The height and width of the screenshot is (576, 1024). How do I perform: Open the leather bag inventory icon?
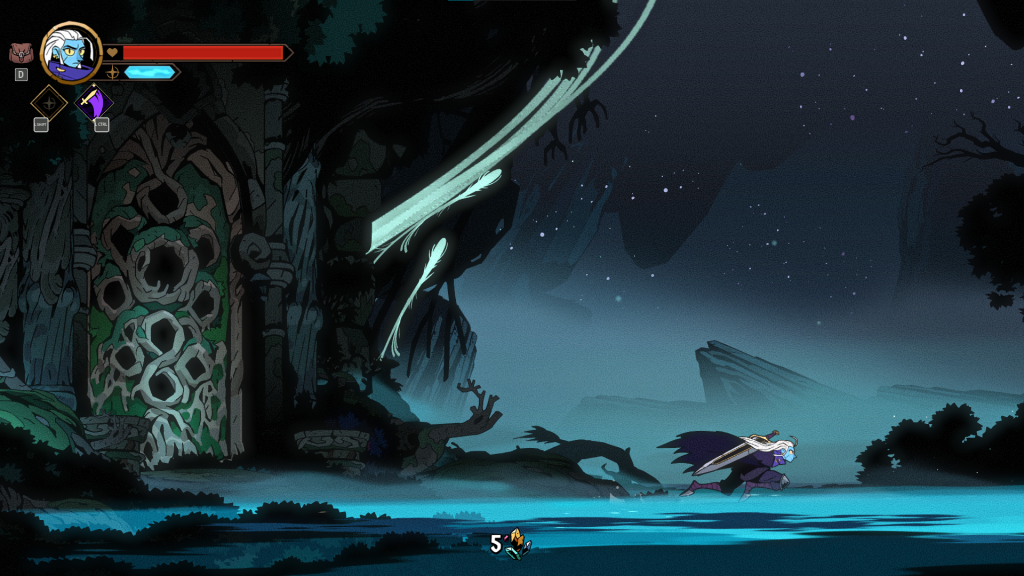click(20, 53)
